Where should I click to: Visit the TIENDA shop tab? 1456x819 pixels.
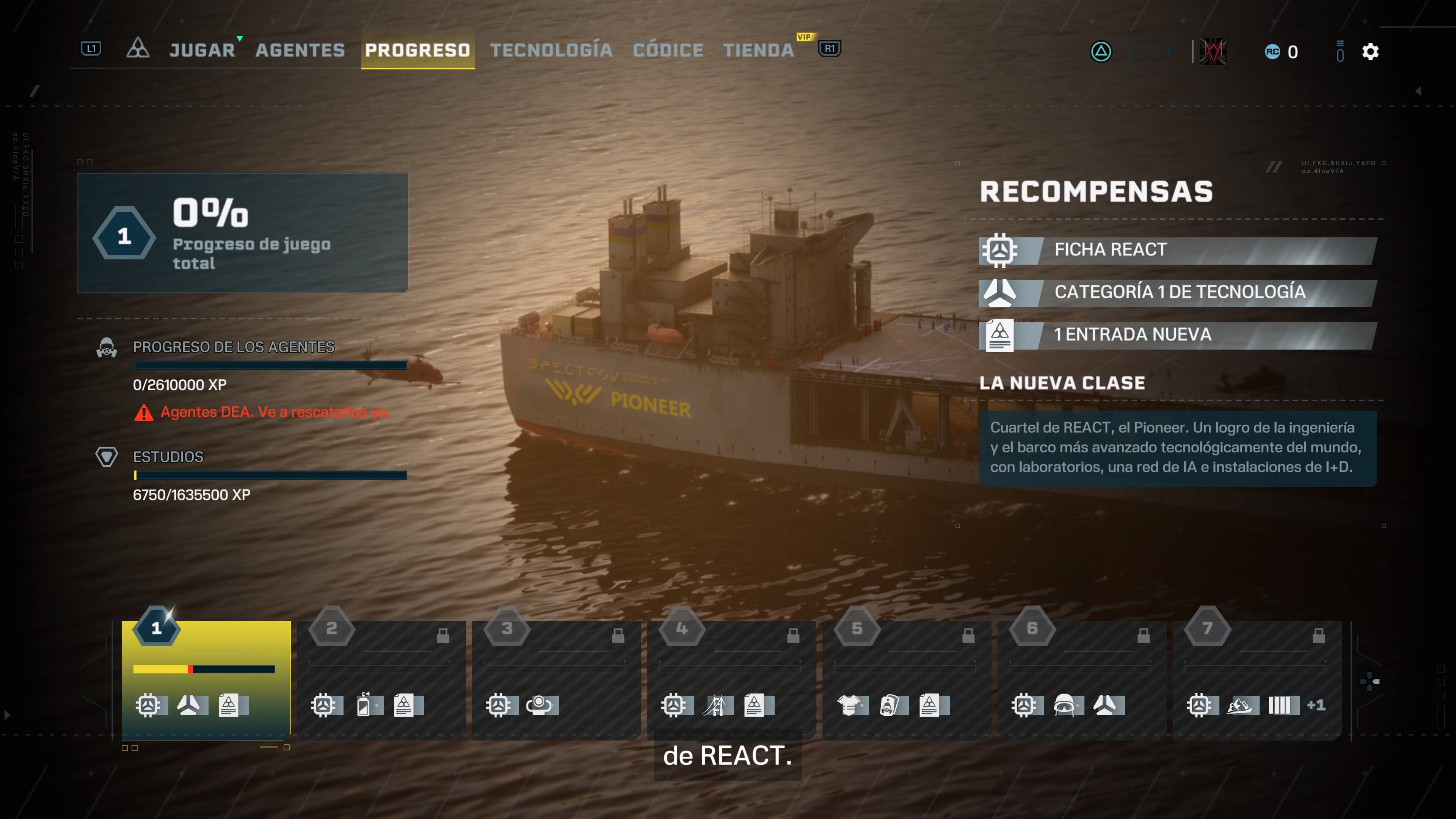[x=758, y=50]
